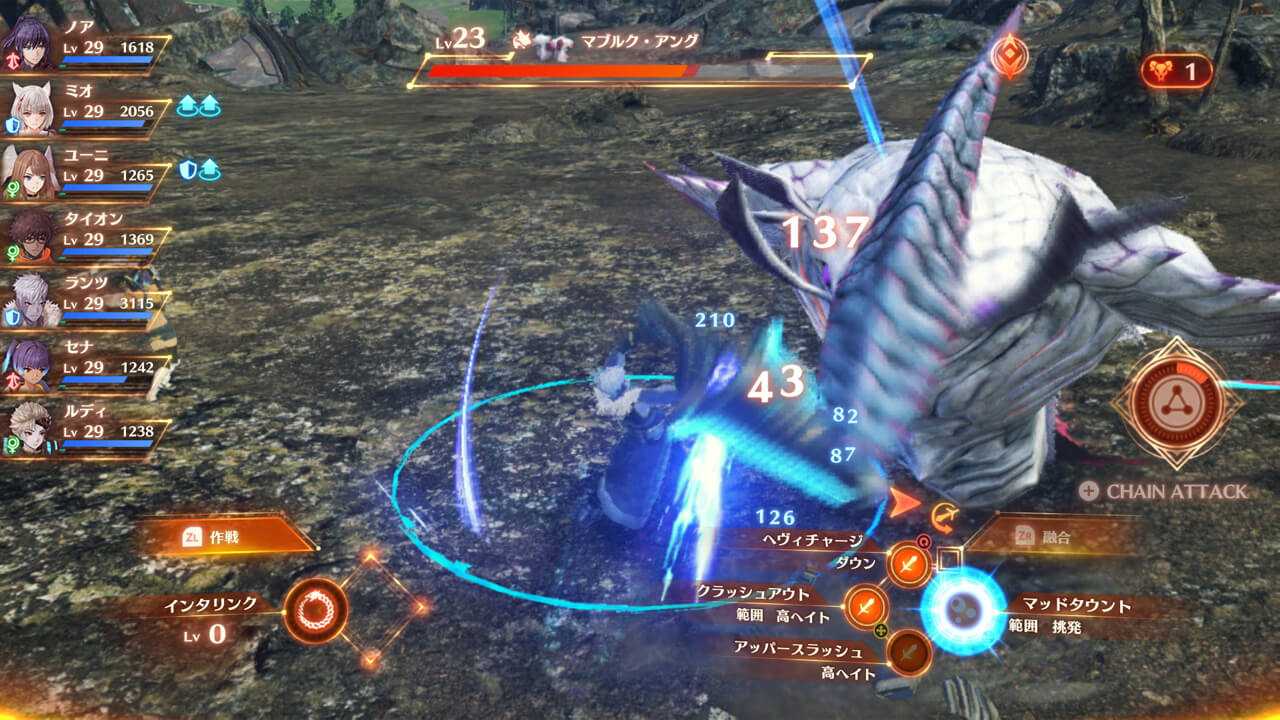Trigger the アッパースラッシュ art

click(909, 652)
